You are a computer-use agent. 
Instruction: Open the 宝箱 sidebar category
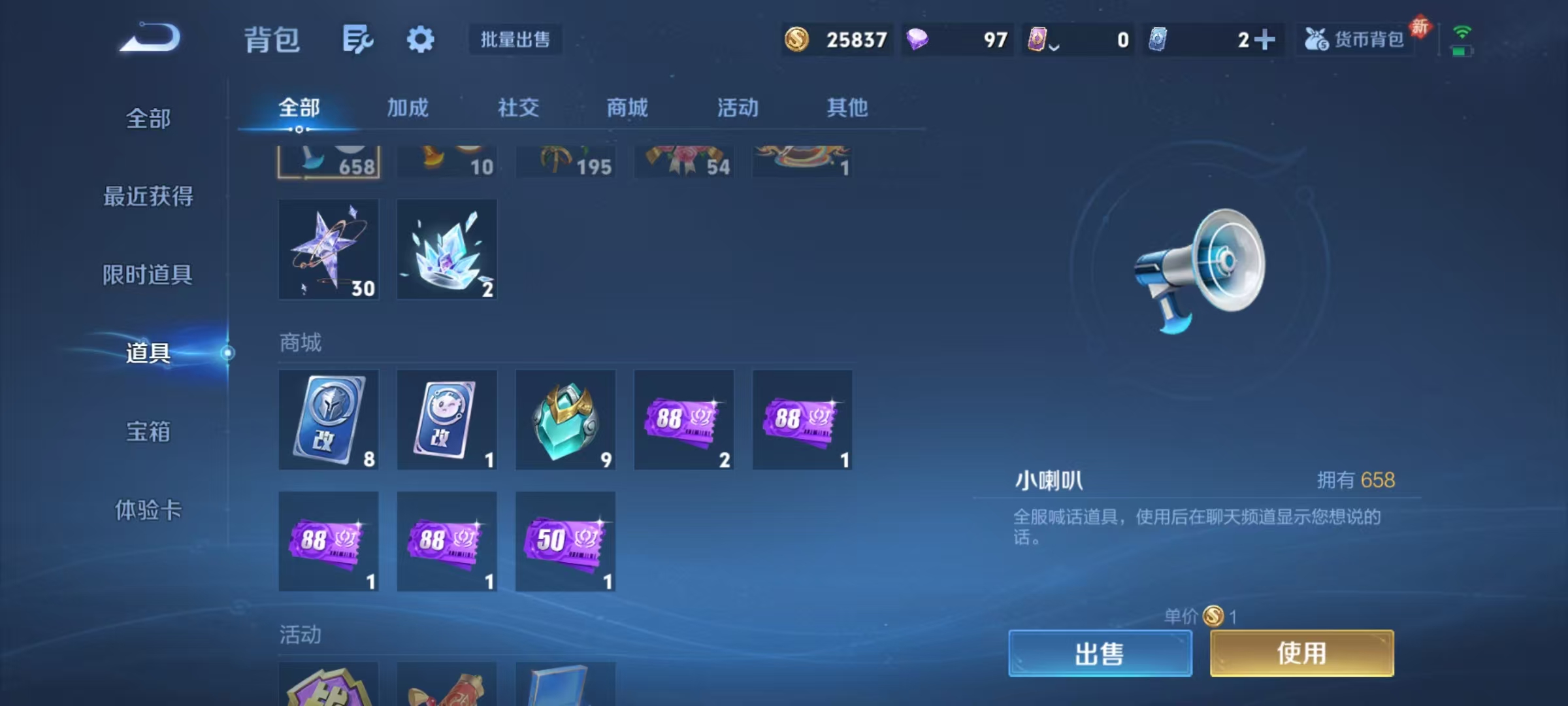tap(149, 432)
